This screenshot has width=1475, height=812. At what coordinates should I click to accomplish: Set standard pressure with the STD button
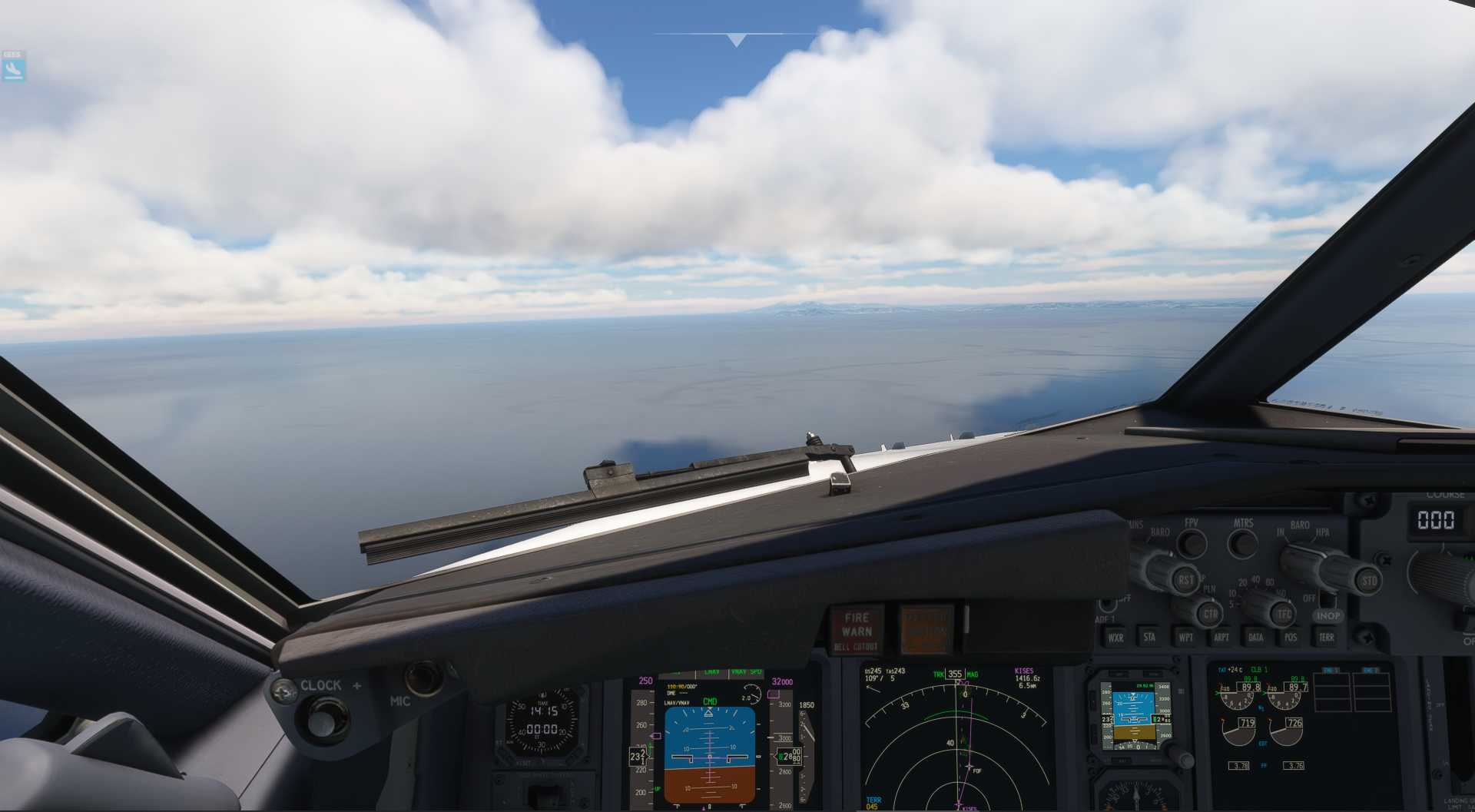(1369, 581)
